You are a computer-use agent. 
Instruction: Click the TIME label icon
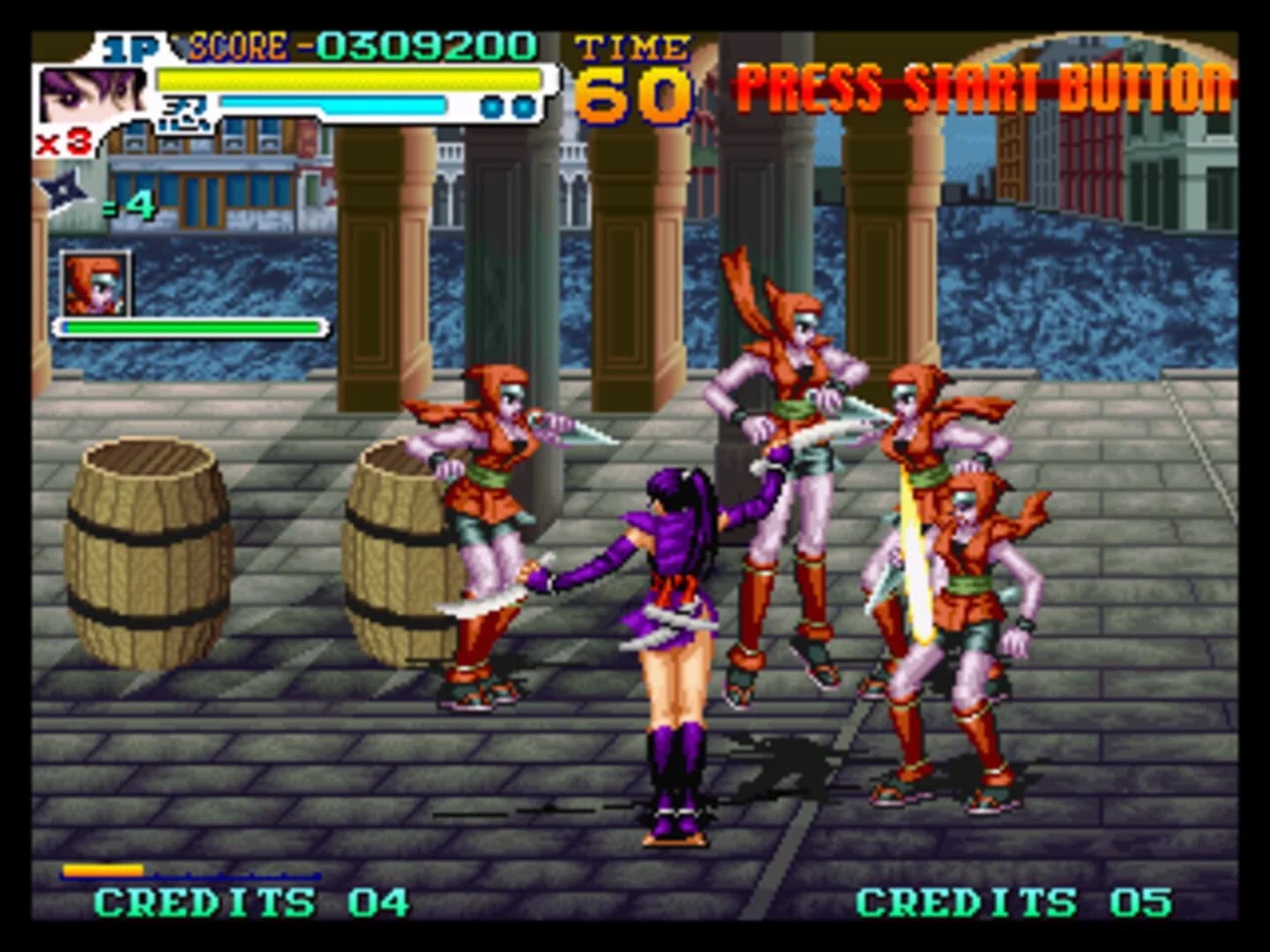(x=633, y=48)
